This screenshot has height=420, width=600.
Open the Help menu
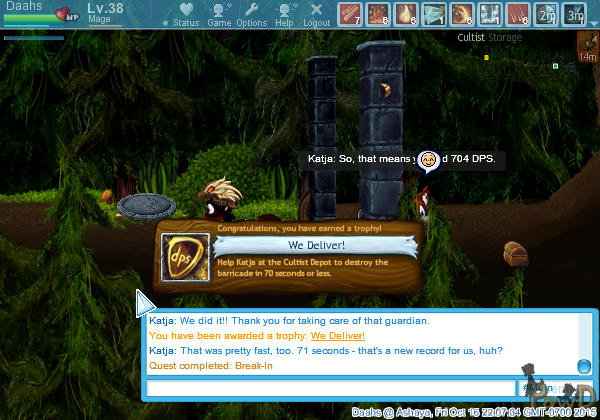click(285, 15)
